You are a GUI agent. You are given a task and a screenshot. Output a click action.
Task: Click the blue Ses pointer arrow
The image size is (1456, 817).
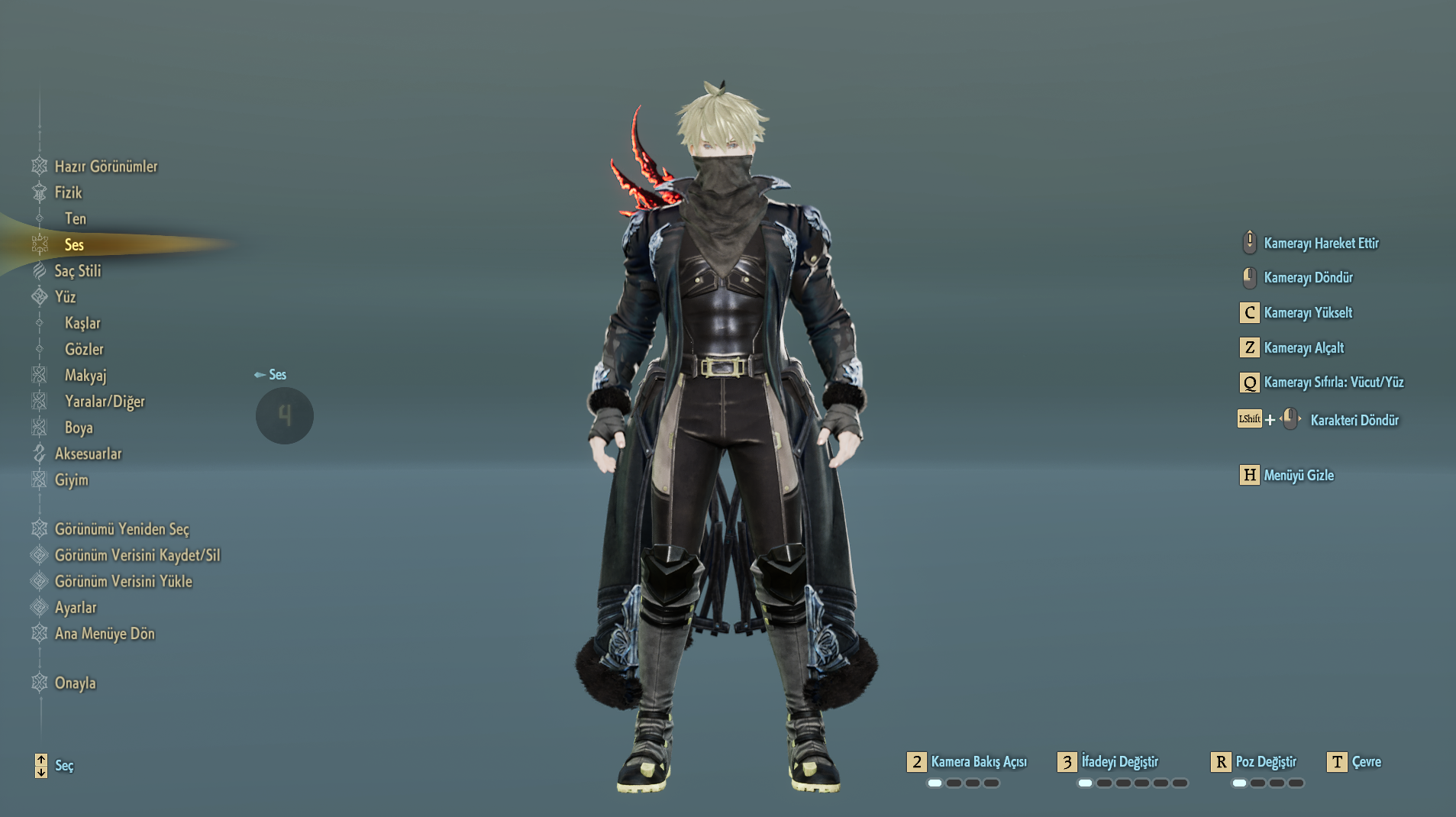click(x=258, y=375)
